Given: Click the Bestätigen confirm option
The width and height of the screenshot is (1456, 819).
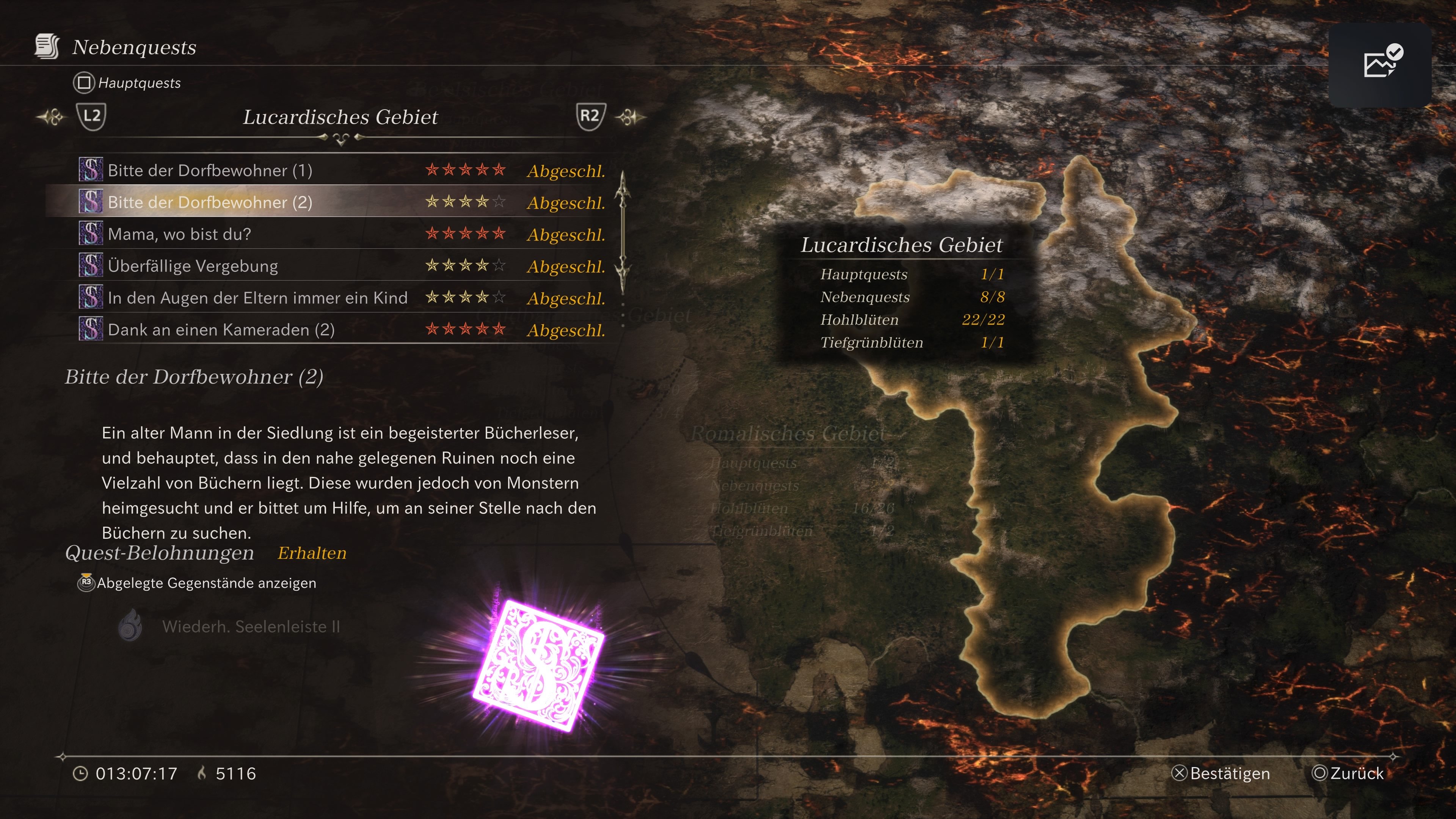Looking at the screenshot, I should (1221, 773).
